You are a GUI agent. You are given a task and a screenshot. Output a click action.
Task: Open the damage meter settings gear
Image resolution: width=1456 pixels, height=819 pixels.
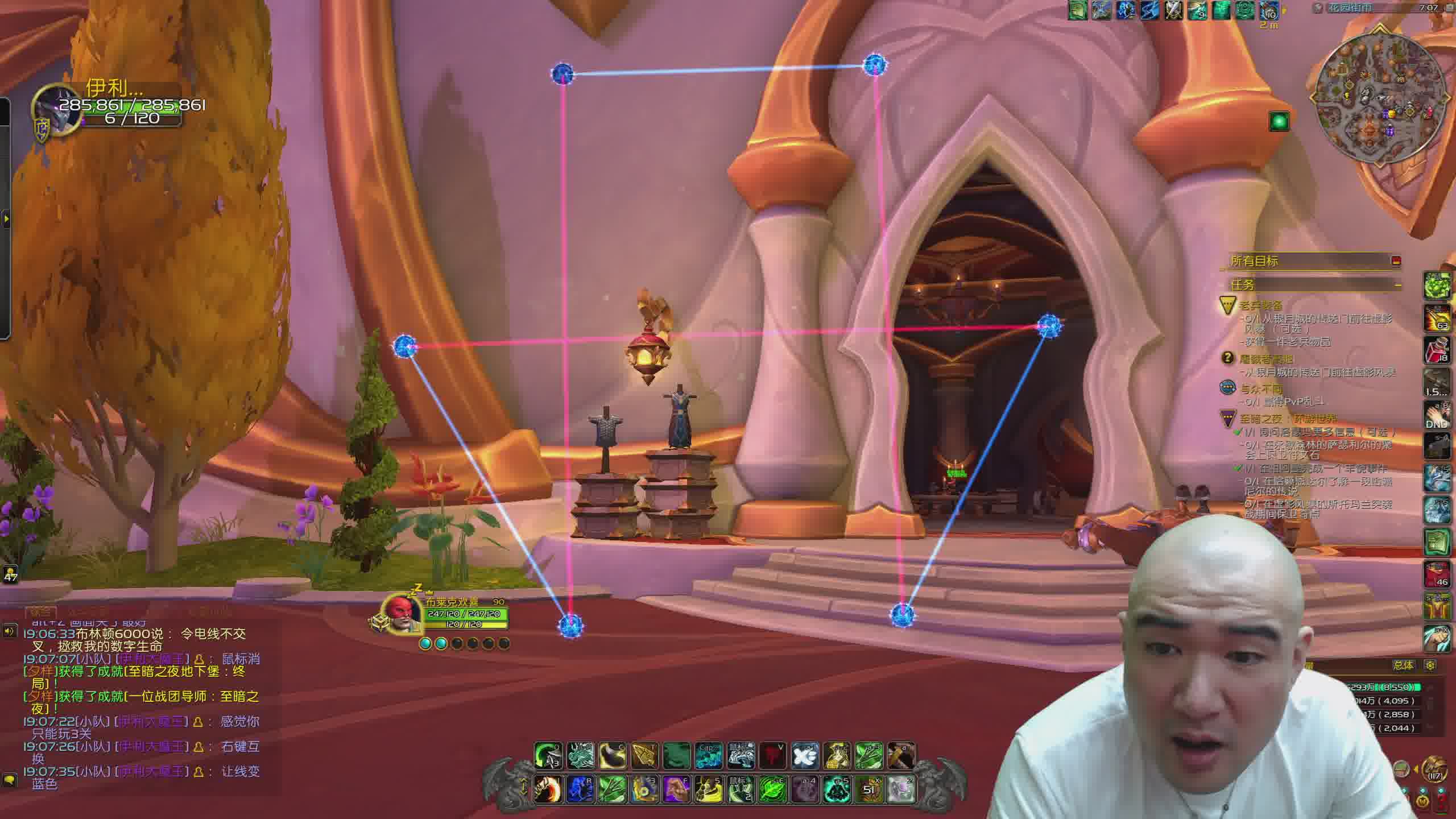[x=1430, y=665]
